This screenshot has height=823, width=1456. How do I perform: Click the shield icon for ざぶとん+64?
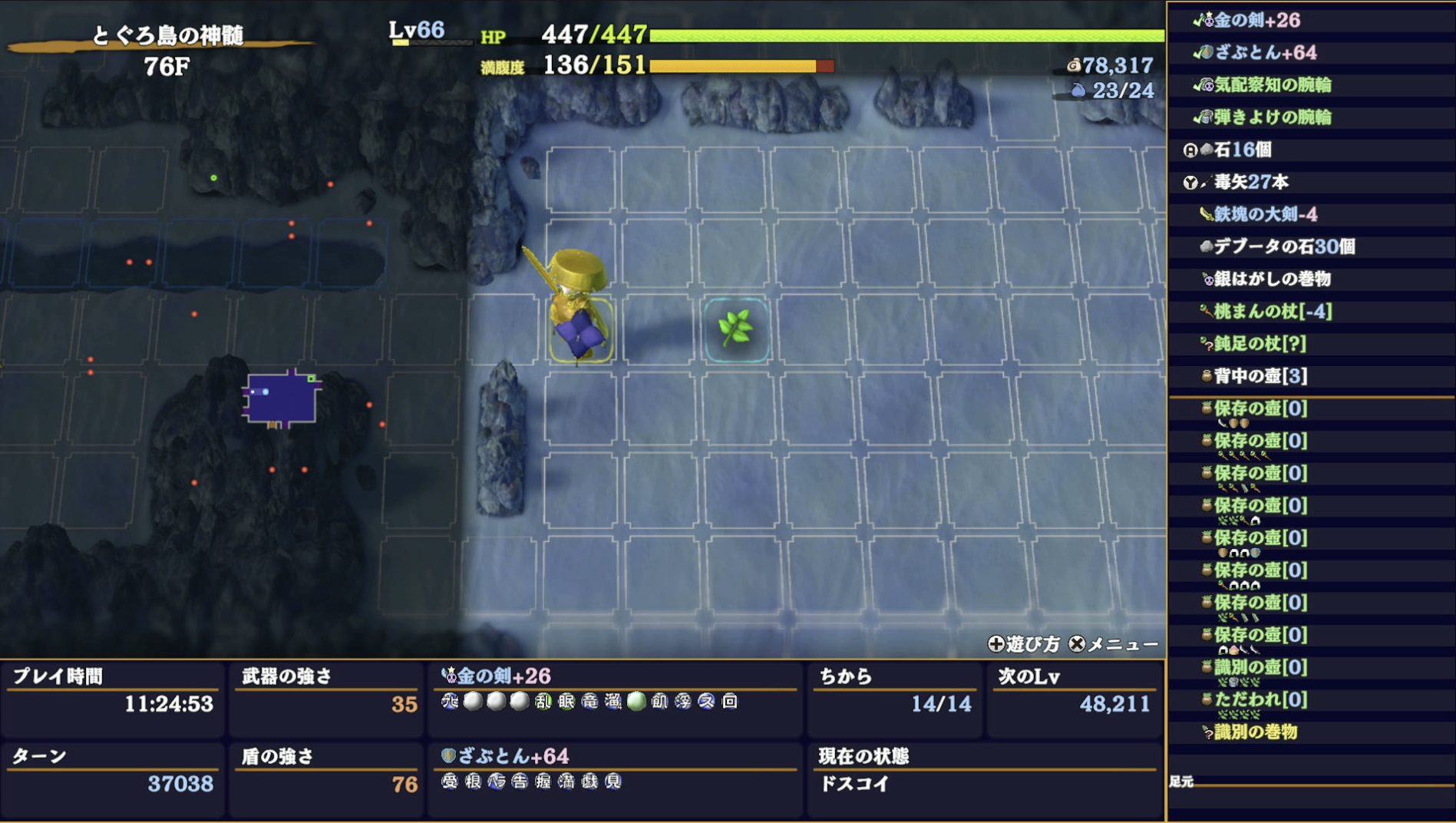[x=1209, y=54]
